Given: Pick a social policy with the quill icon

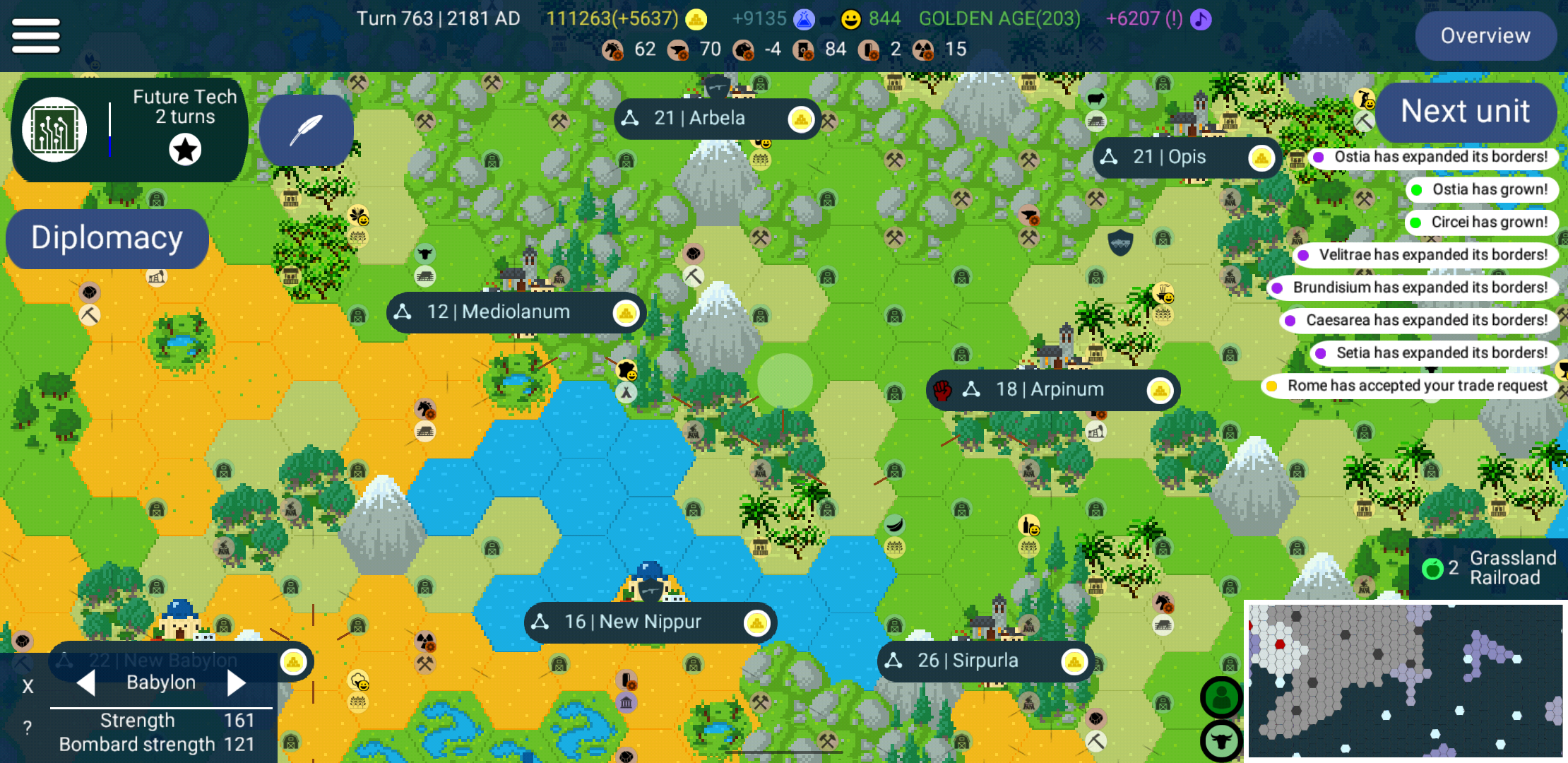Looking at the screenshot, I should [307, 131].
